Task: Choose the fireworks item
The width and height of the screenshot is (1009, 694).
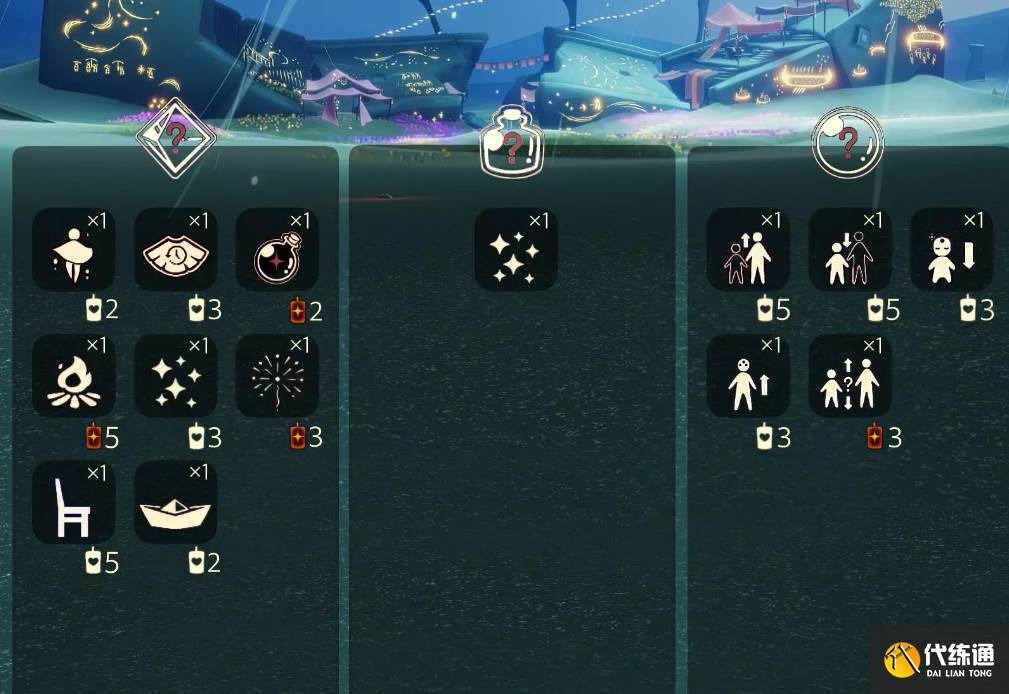Action: (x=277, y=376)
